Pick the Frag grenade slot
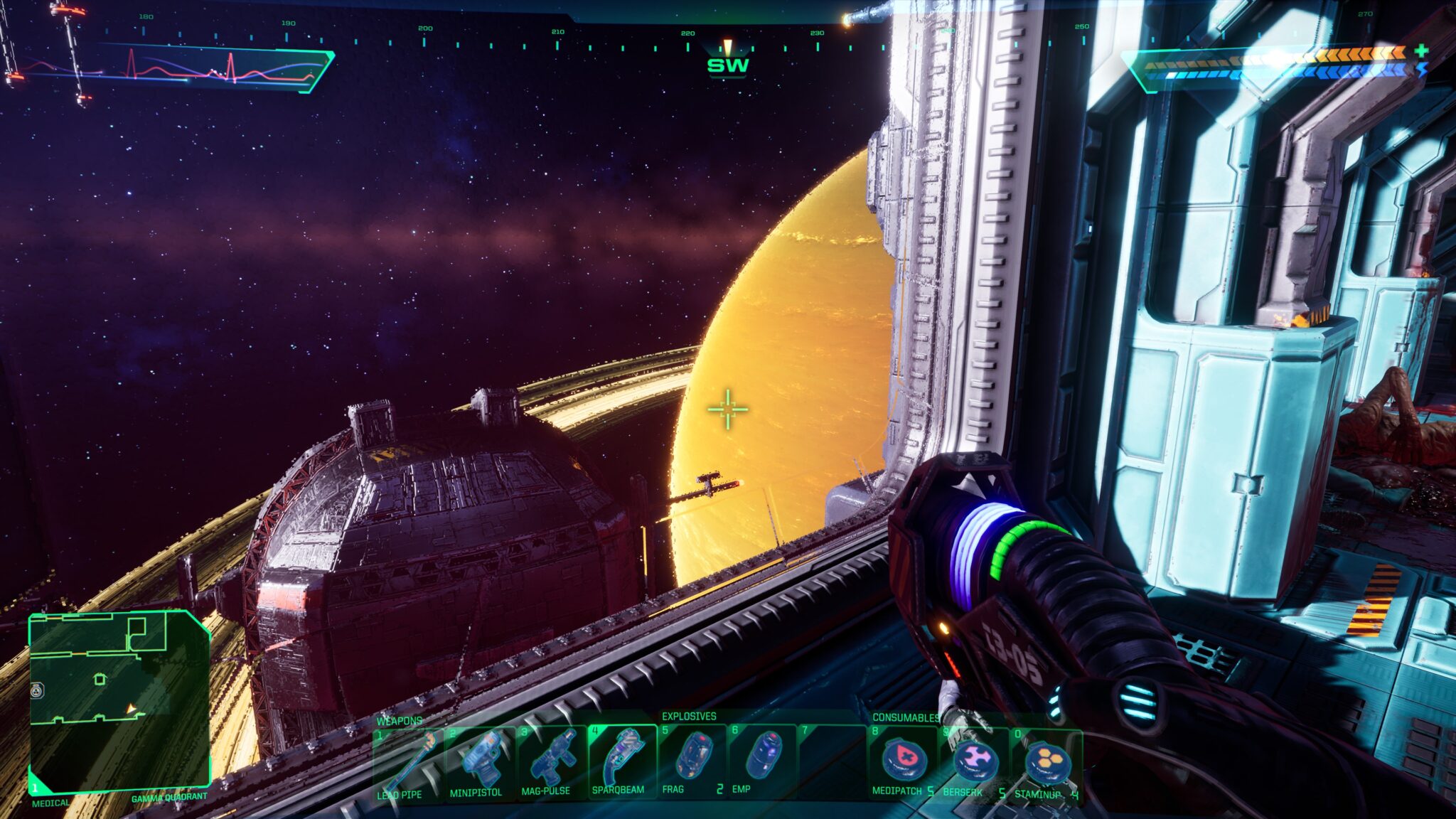This screenshot has width=1456, height=819. [x=692, y=758]
